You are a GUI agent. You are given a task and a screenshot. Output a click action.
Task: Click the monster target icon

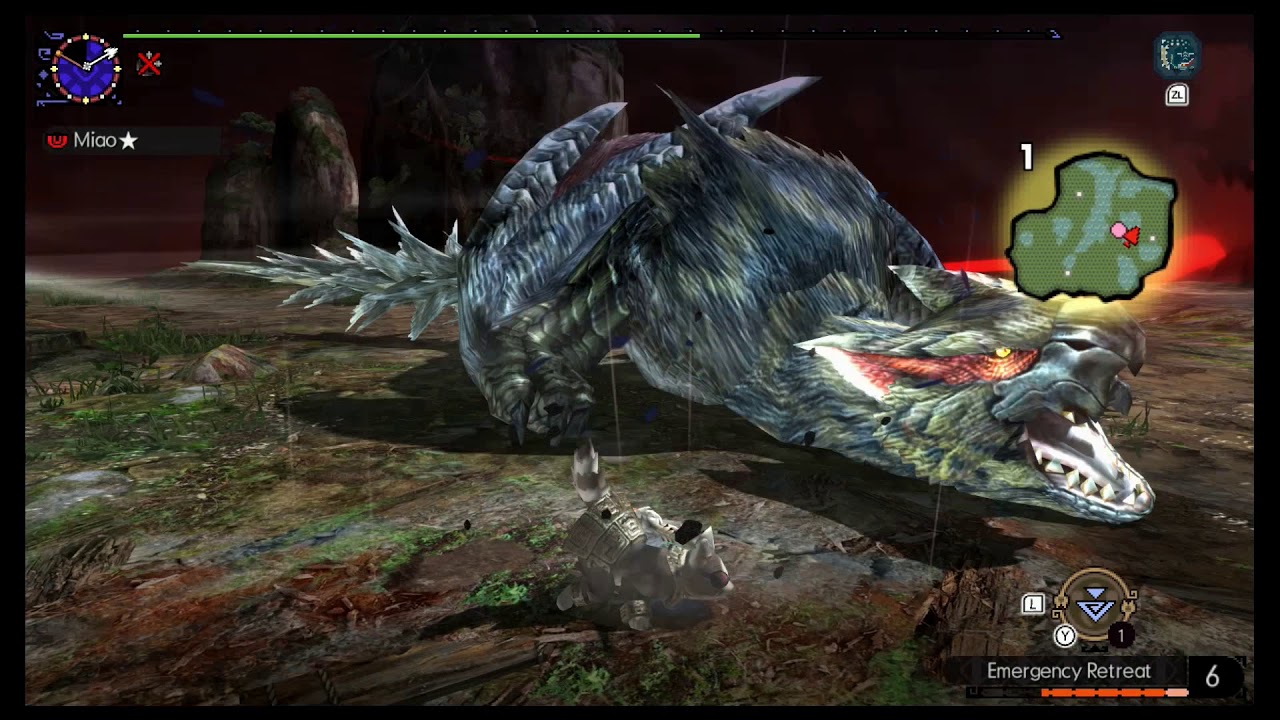pyautogui.click(x=1177, y=57)
